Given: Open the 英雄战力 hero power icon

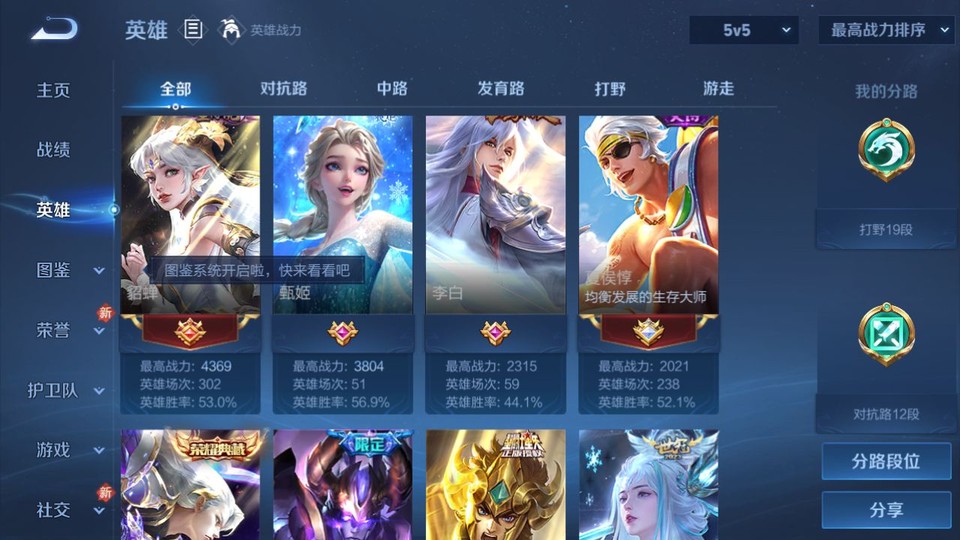Looking at the screenshot, I should [232, 30].
